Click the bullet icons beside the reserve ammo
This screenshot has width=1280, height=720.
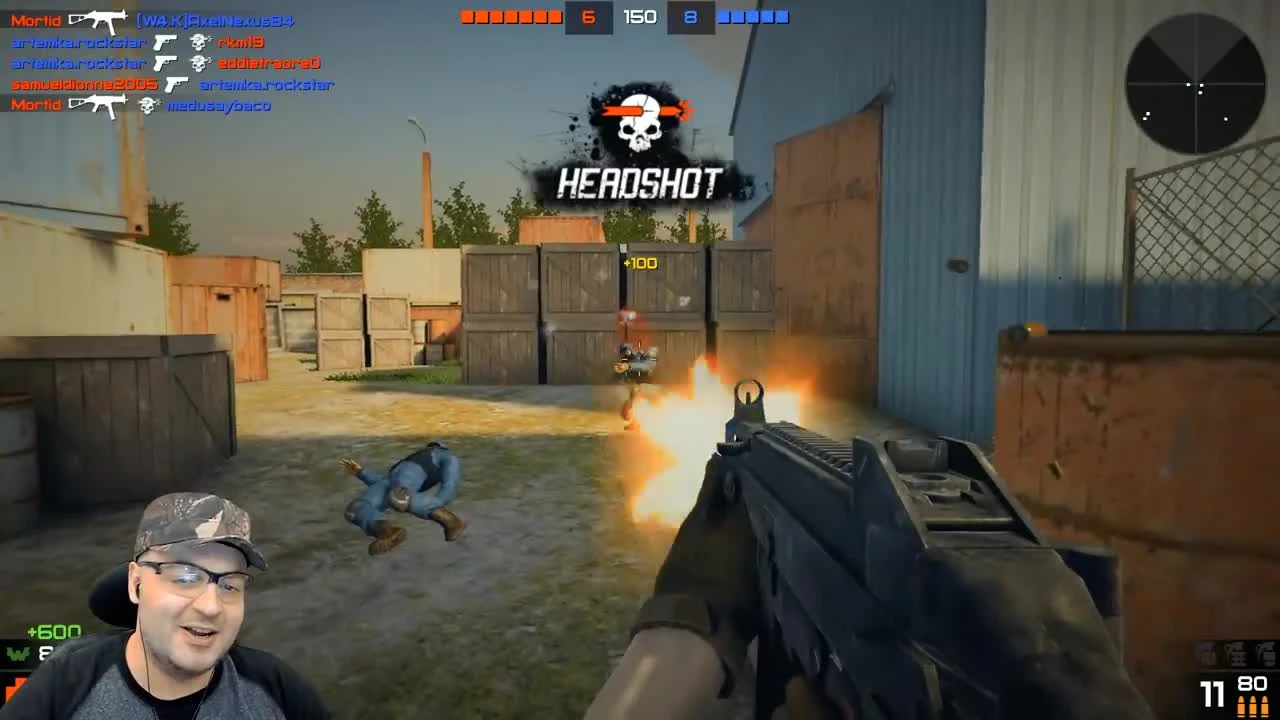coord(1253,706)
